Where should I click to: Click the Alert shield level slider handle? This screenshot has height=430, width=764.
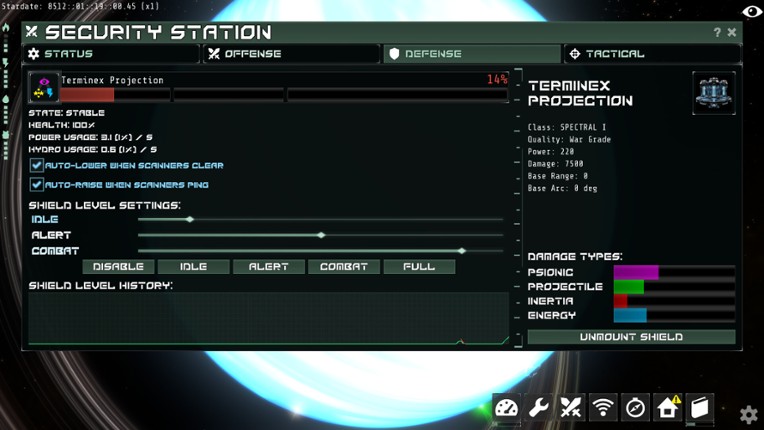pyautogui.click(x=321, y=235)
